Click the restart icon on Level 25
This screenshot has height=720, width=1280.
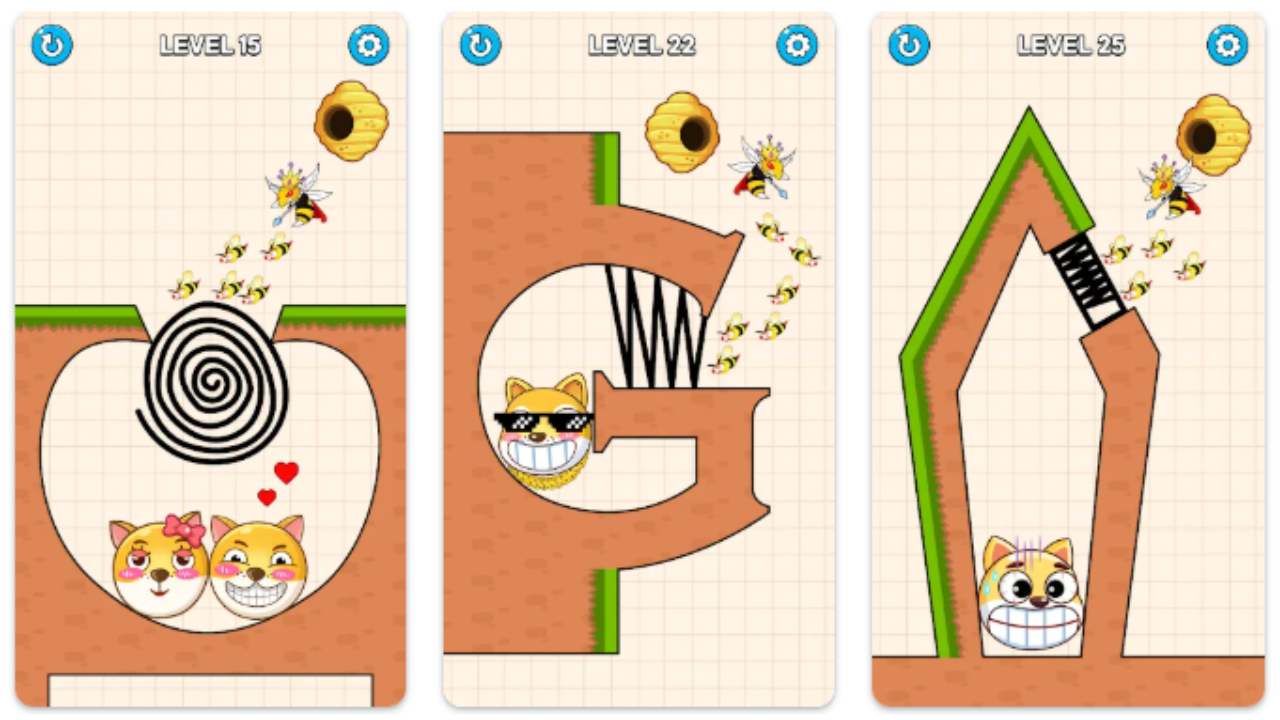908,45
